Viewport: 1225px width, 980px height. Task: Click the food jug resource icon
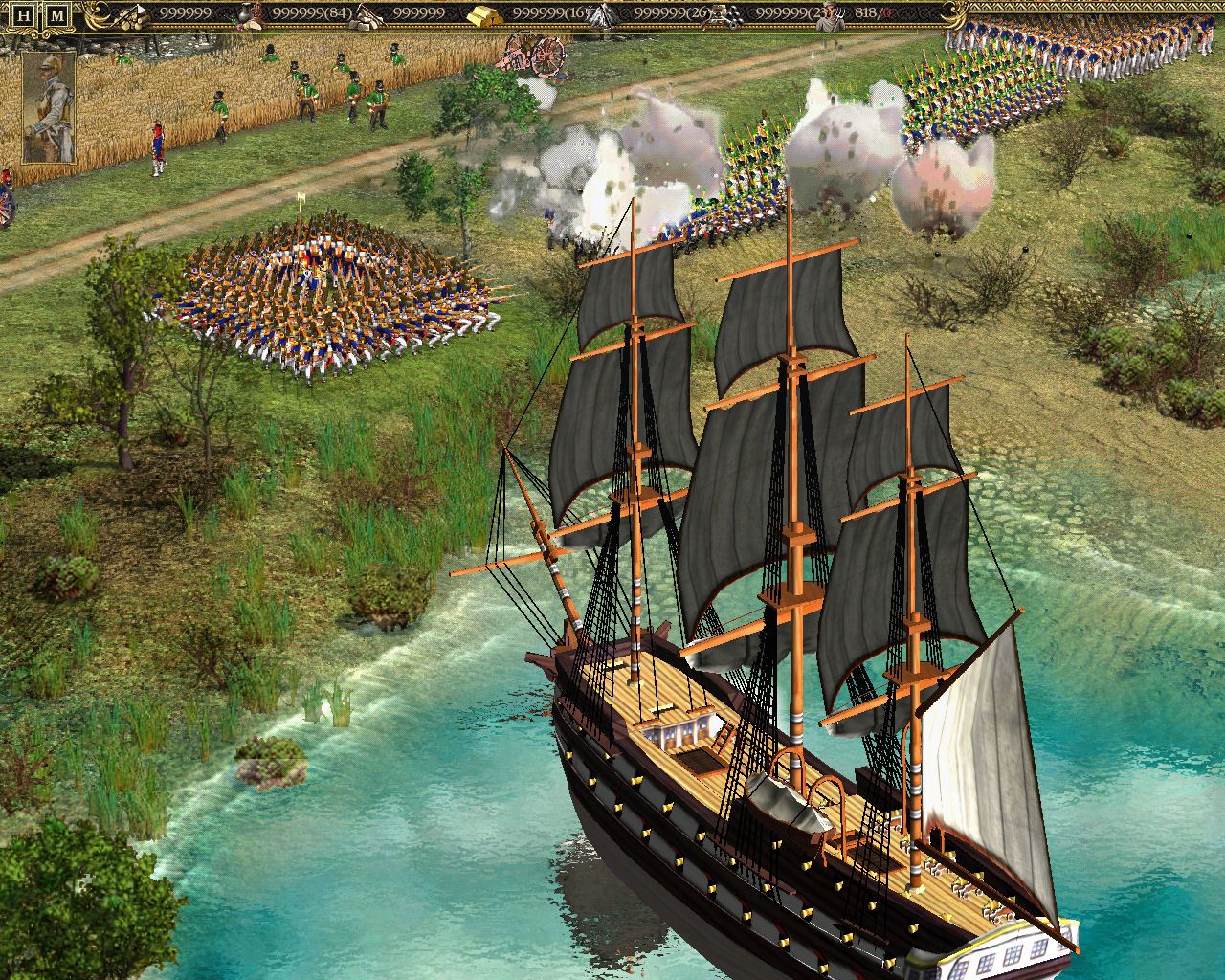244,13
